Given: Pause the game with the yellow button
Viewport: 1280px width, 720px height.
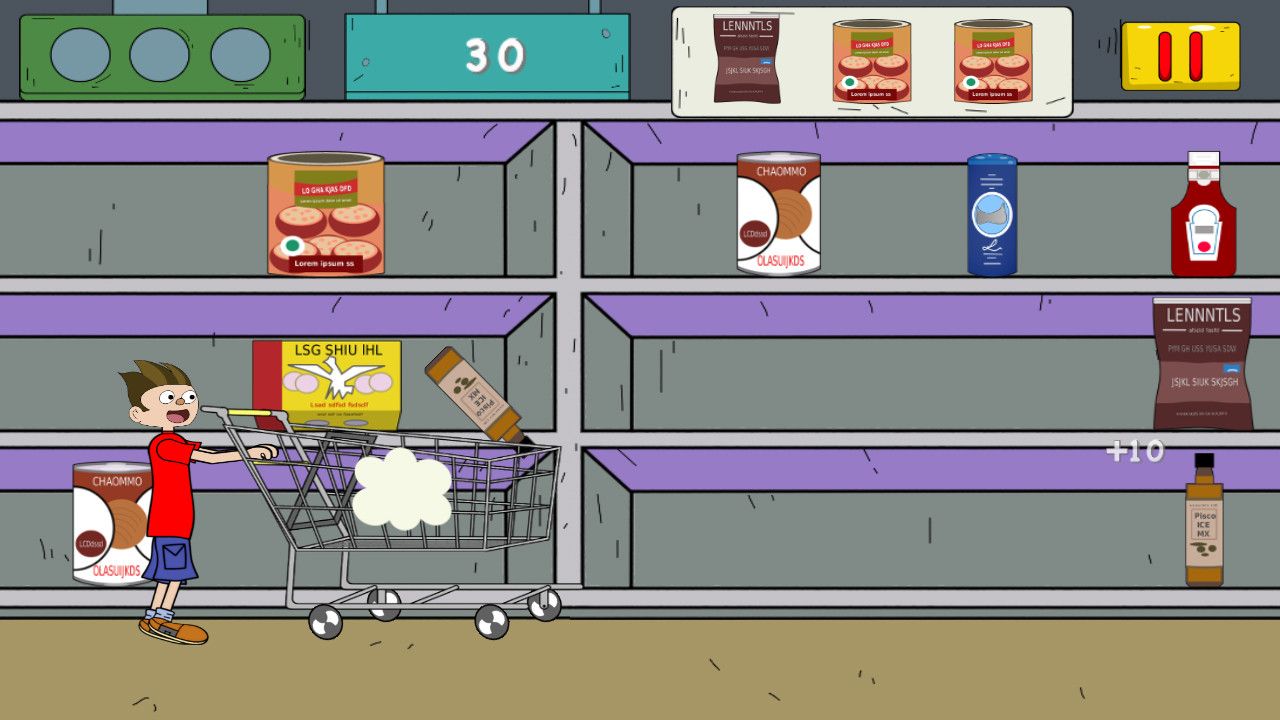Looking at the screenshot, I should point(1180,56).
